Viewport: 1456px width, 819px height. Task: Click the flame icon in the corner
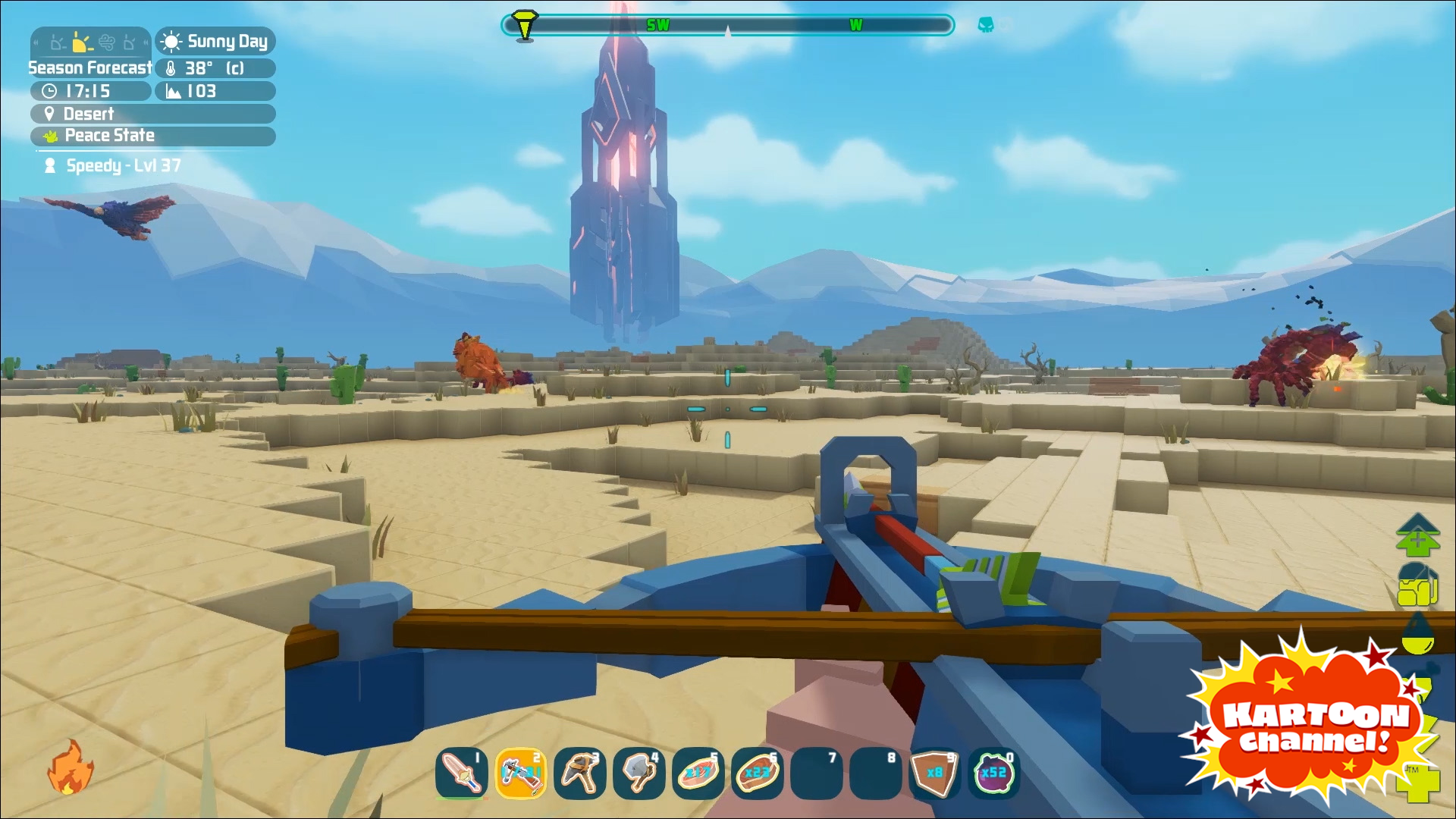pos(70,767)
